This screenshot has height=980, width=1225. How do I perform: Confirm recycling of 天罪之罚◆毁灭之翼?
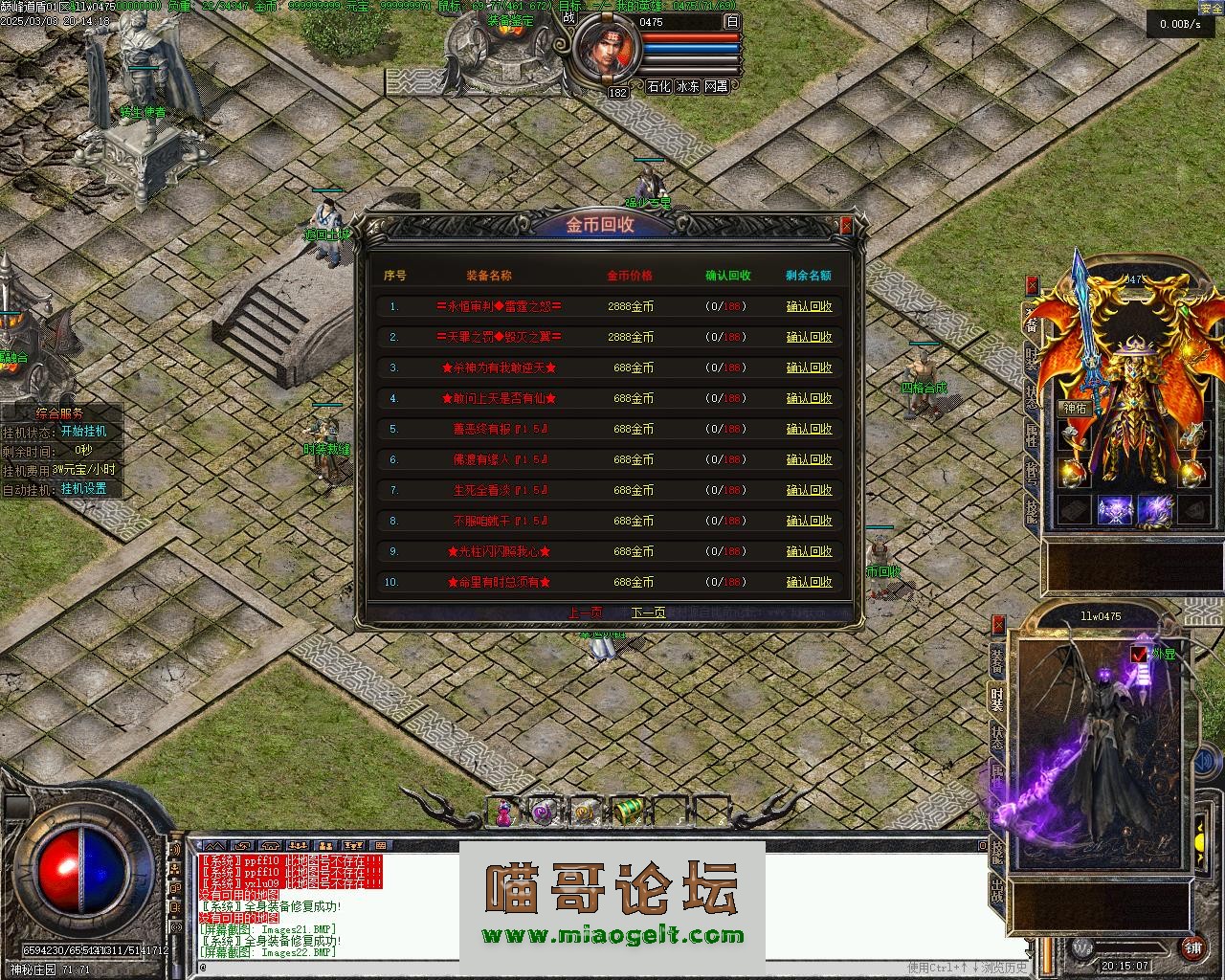[809, 338]
